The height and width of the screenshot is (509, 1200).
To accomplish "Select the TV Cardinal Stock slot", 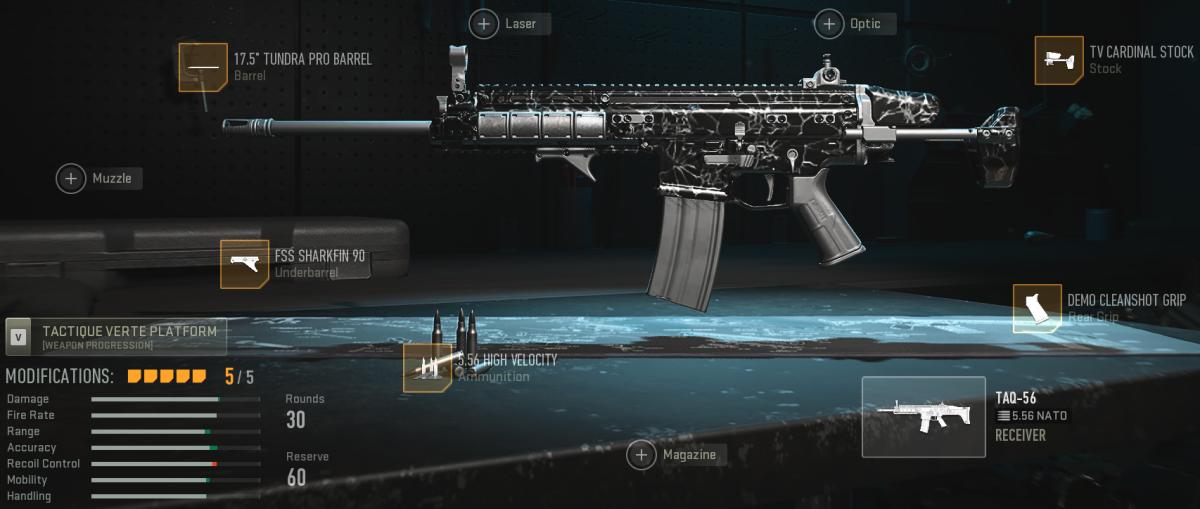I will [1059, 60].
